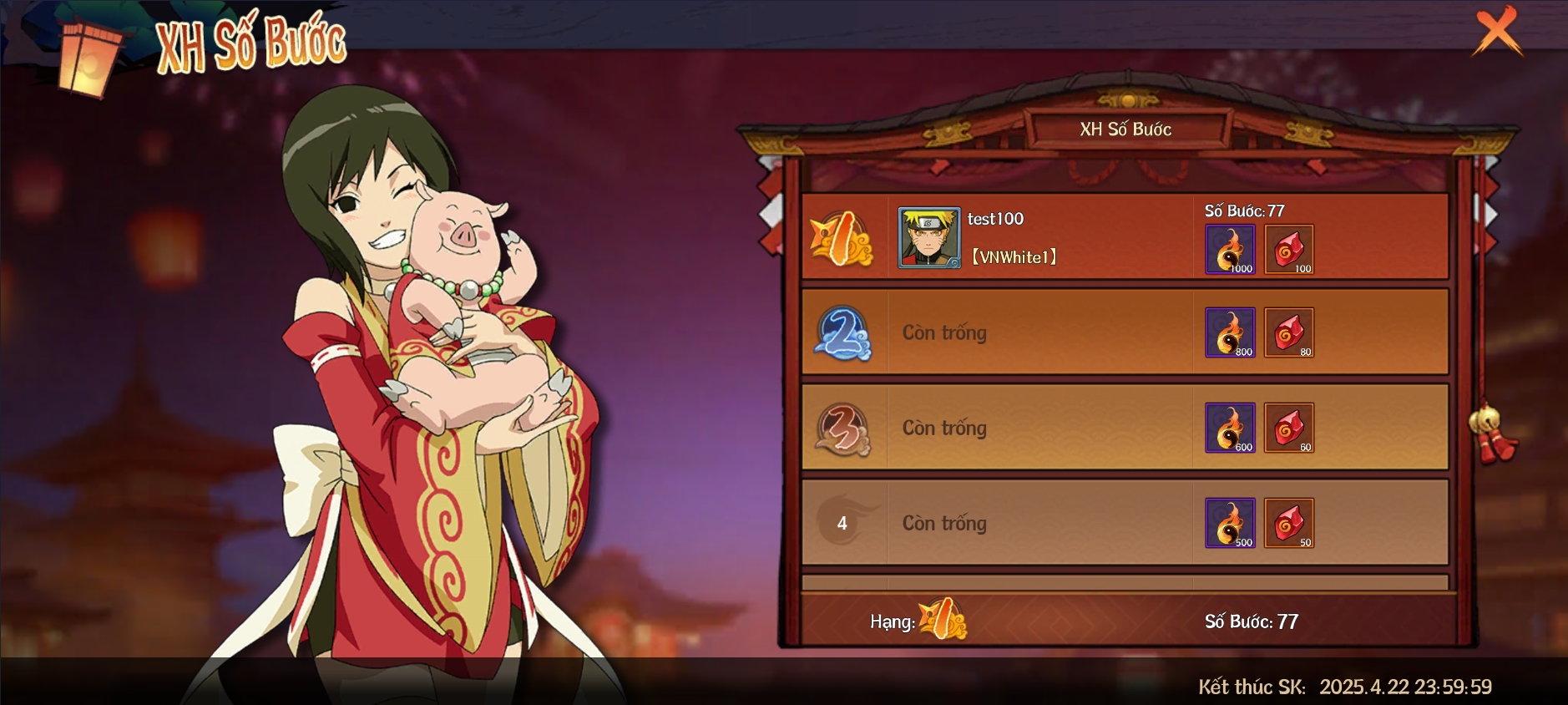The height and width of the screenshot is (705, 1568).
Task: View rank 1 red gem reward marked 100
Action: 1289,249
